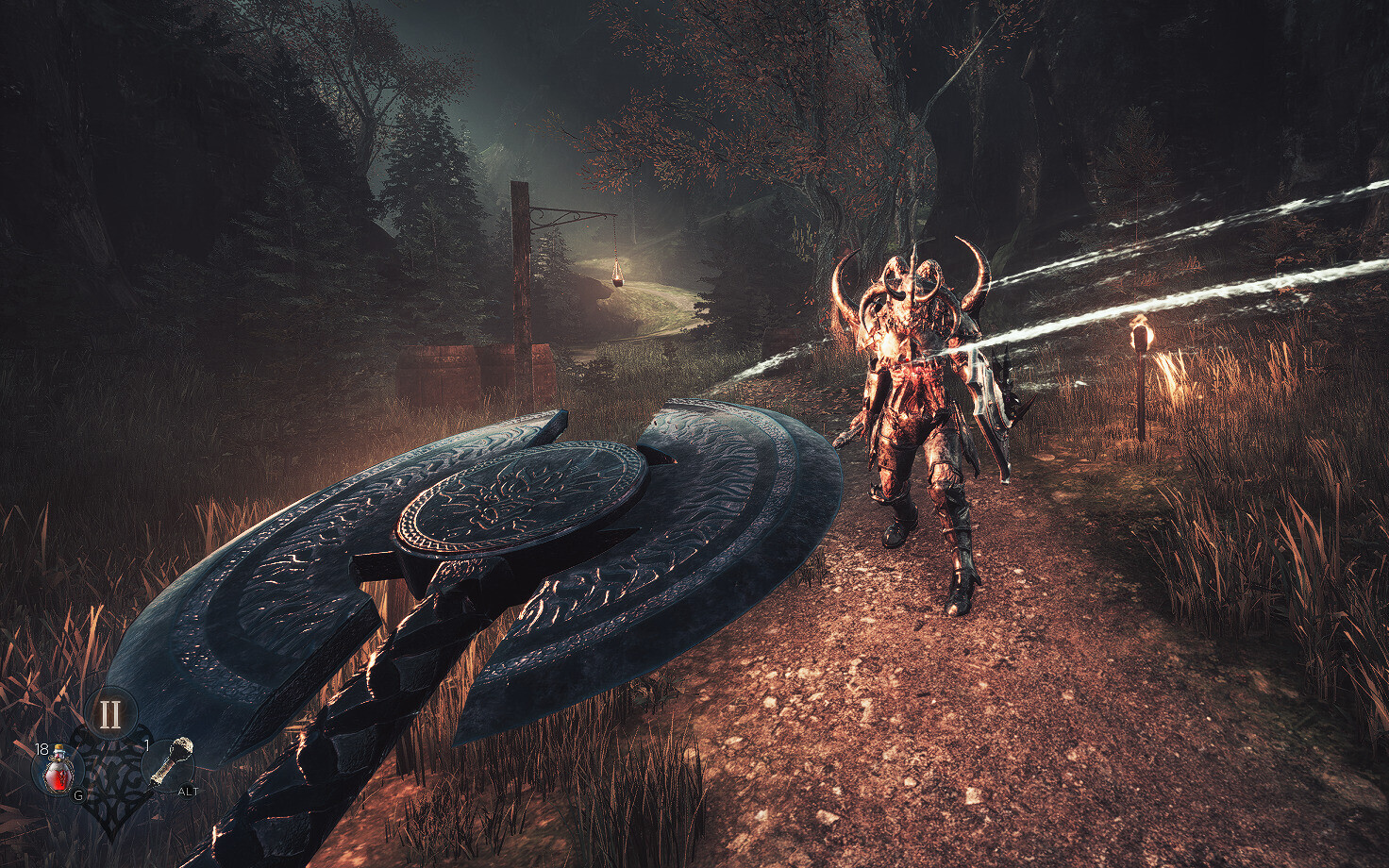
Task: Click the red sigil inside the potion bottle
Action: (61, 776)
